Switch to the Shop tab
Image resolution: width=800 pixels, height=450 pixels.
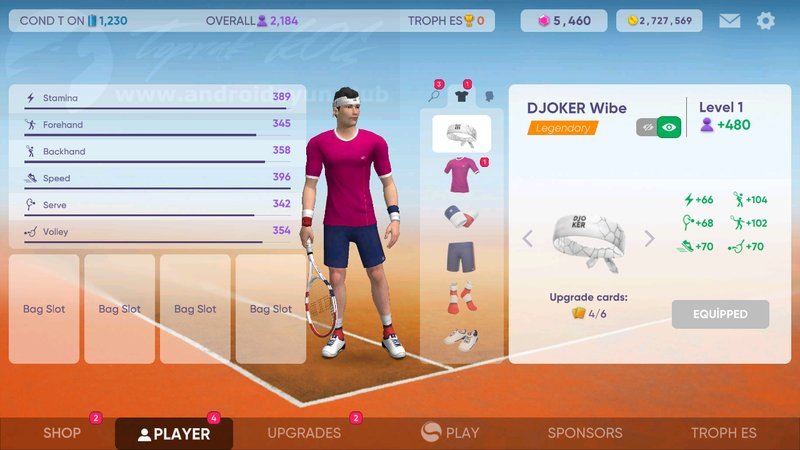click(62, 433)
